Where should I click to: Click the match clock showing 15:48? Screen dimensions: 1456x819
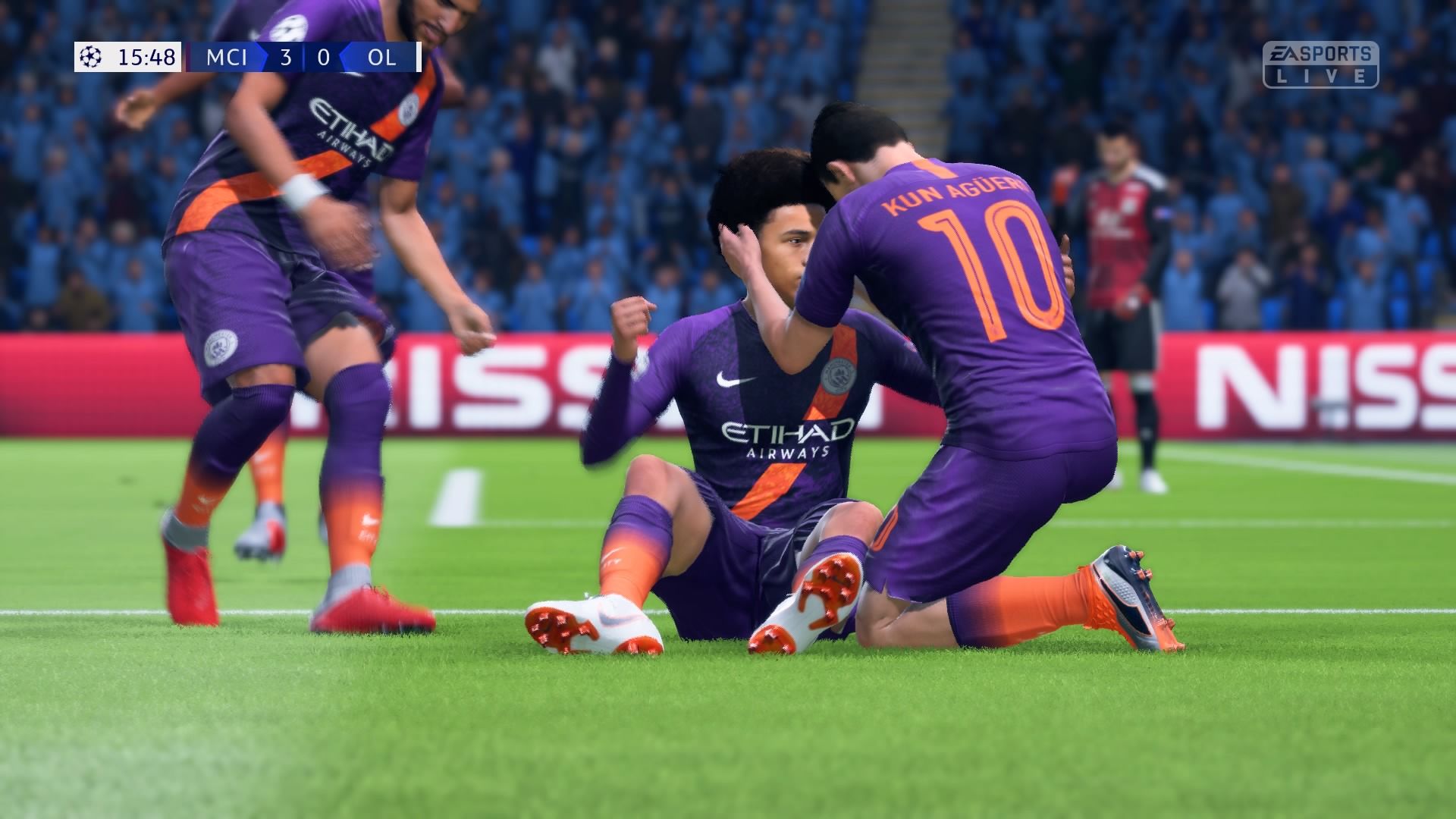click(x=146, y=55)
